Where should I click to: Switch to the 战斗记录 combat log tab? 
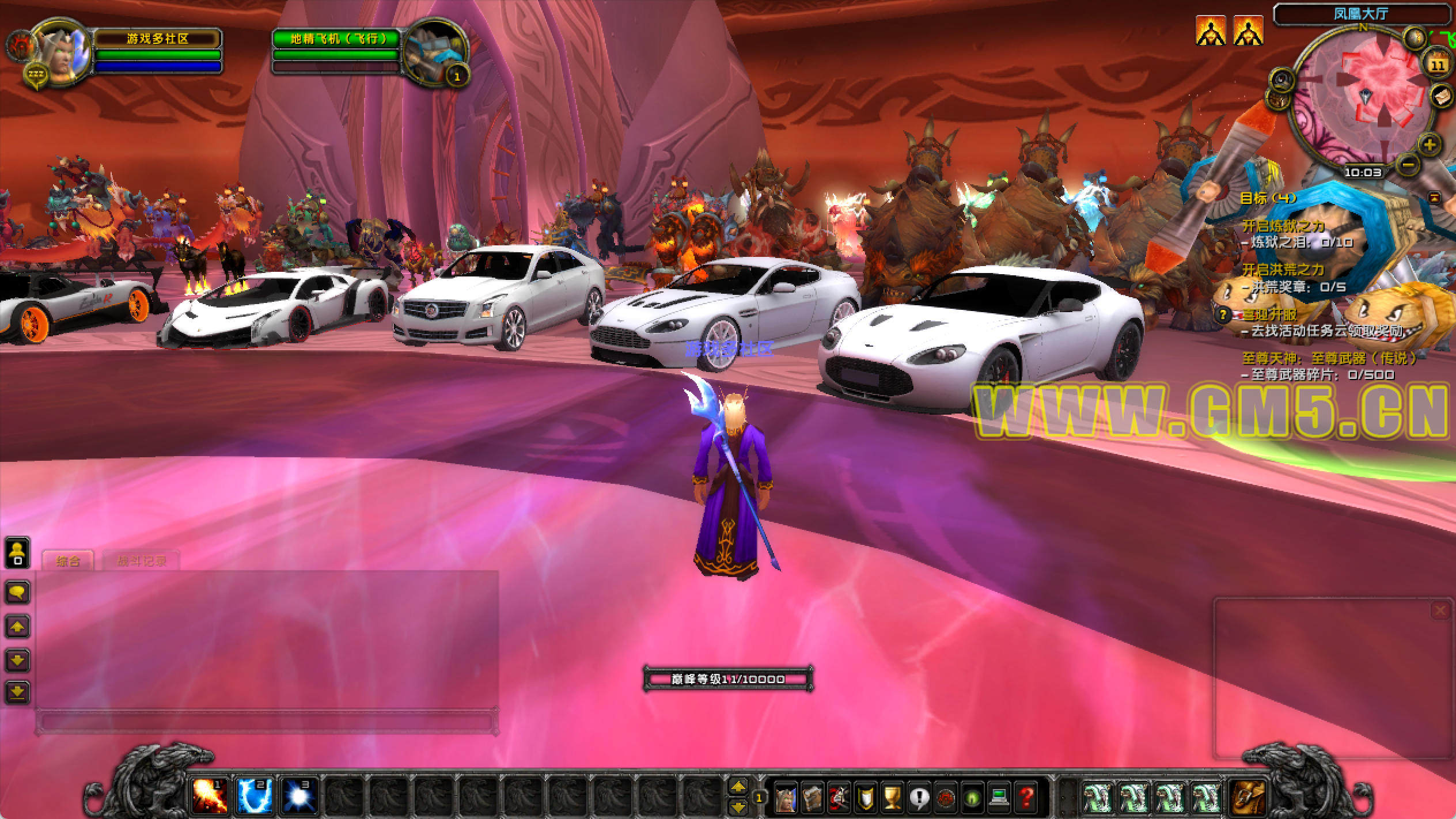(141, 560)
